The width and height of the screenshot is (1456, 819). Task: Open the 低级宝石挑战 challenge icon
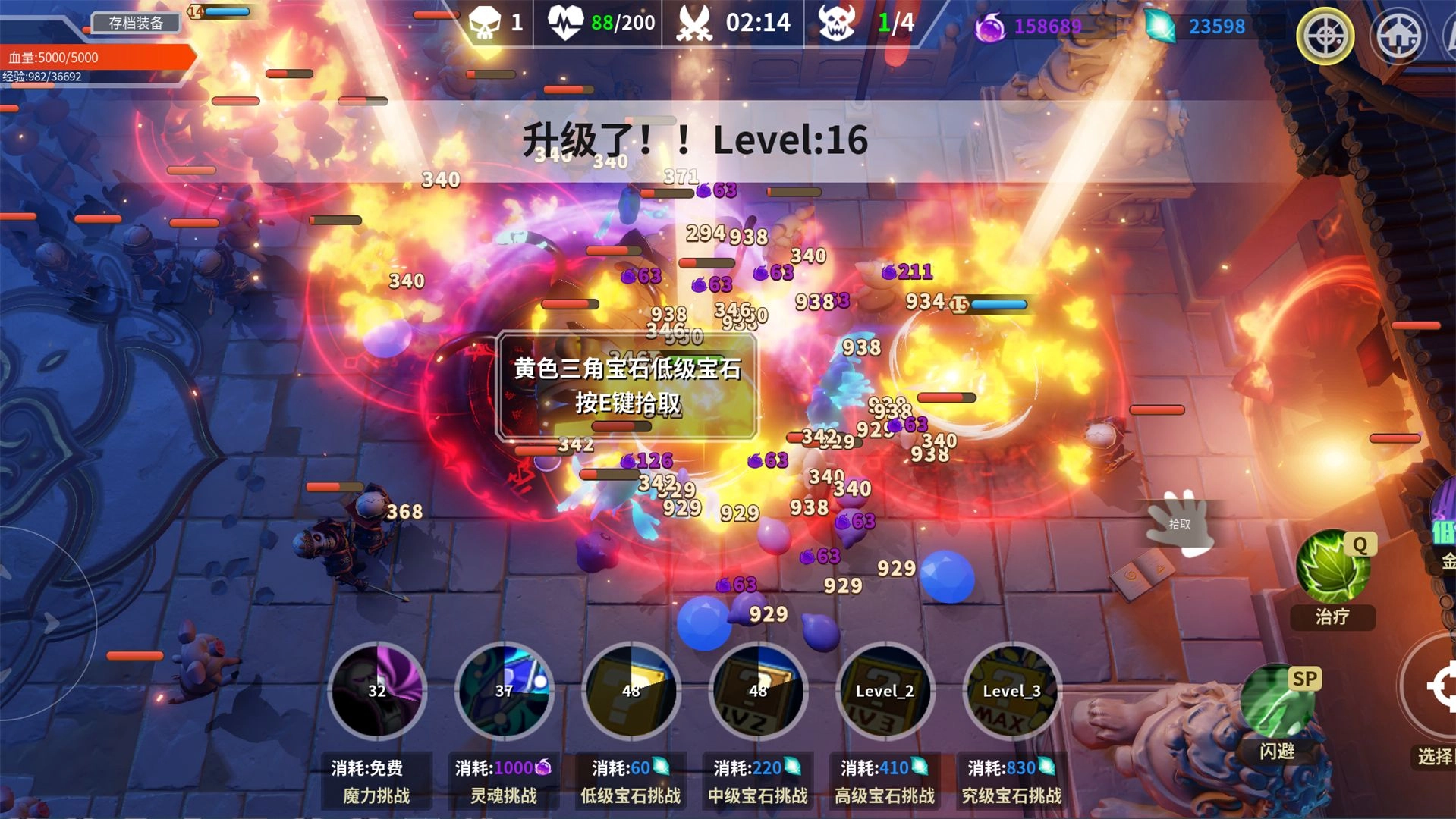click(632, 692)
